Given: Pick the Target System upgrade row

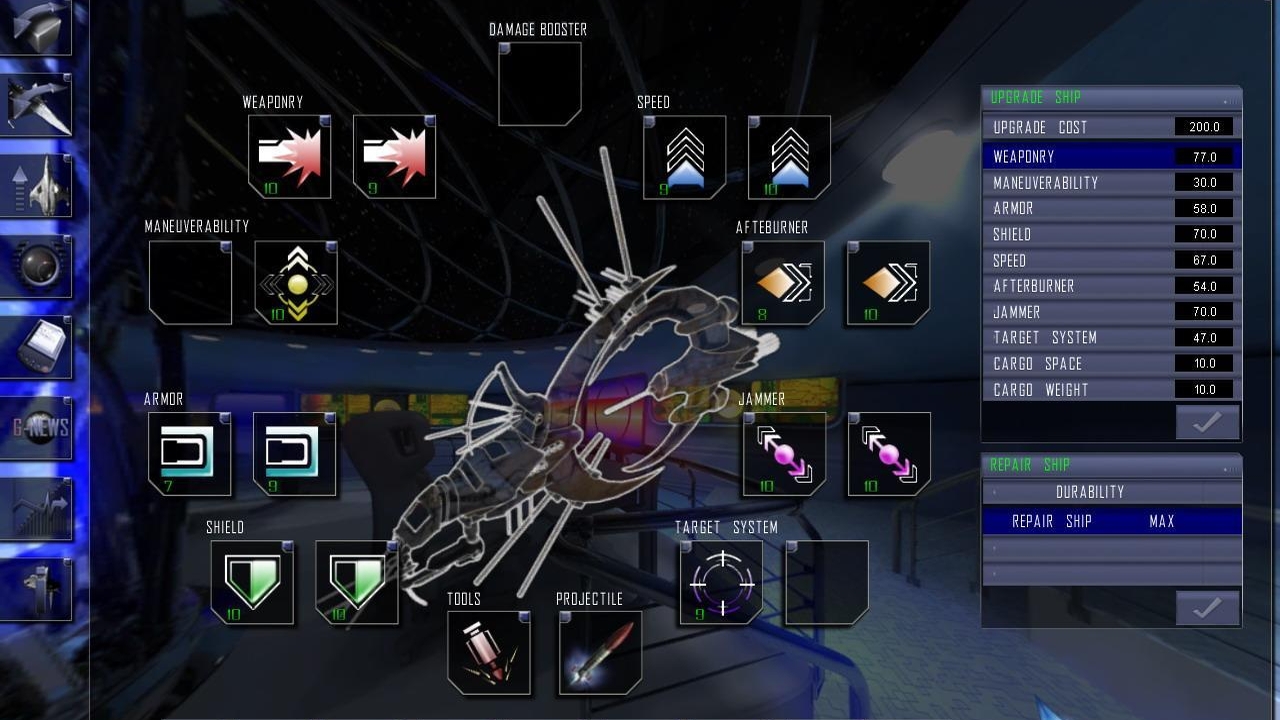Looking at the screenshot, I should click(1110, 338).
